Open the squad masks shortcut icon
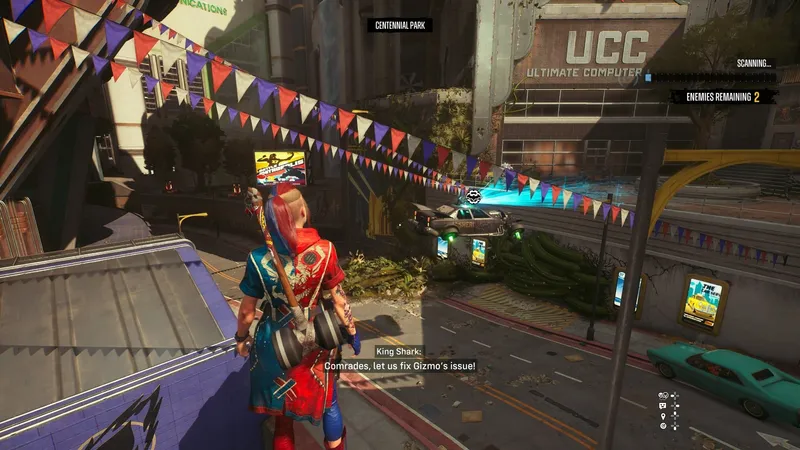Viewport: 800px width, 450px height. (x=663, y=396)
